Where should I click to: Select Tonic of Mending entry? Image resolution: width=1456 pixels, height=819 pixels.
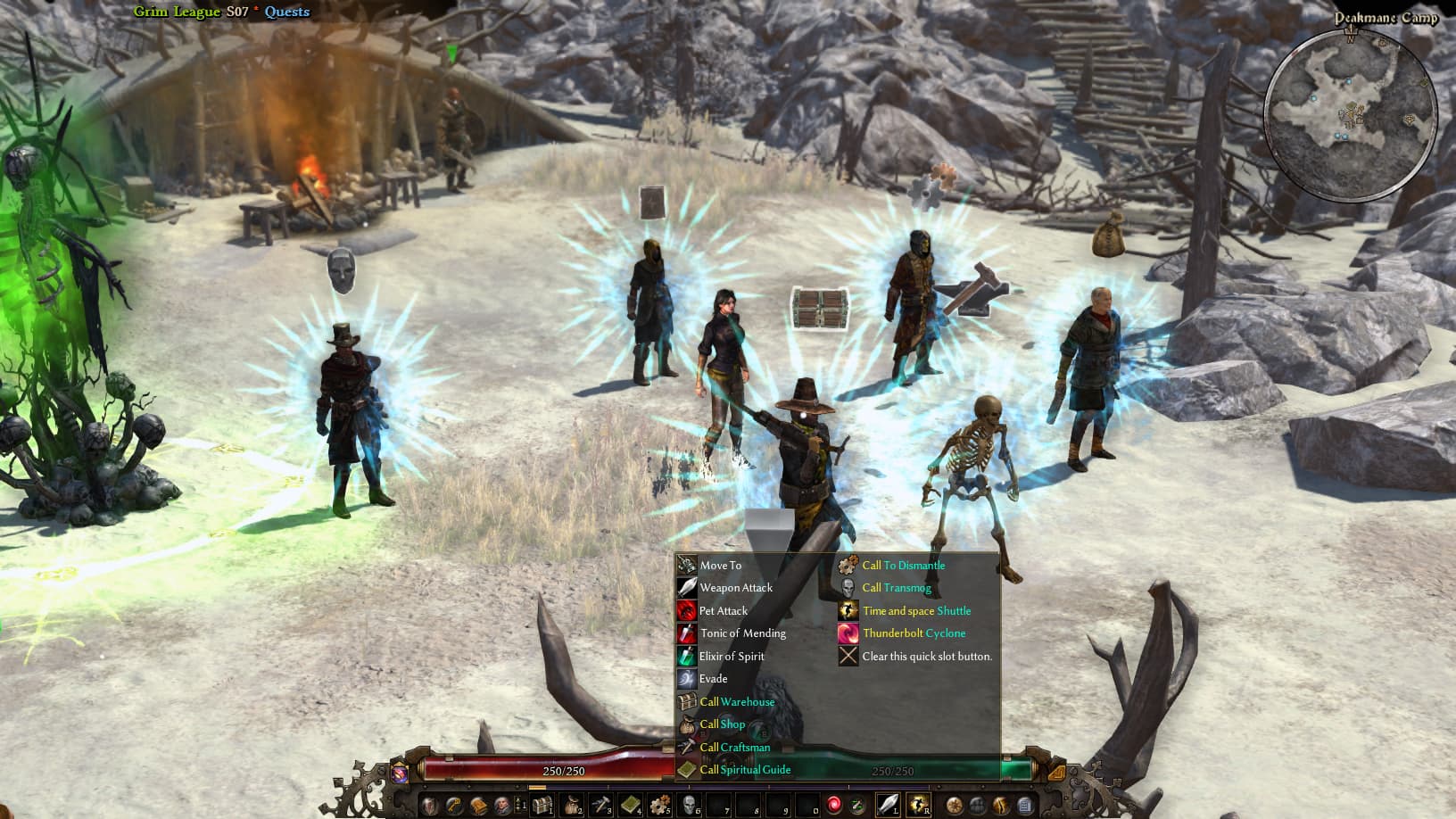point(742,633)
